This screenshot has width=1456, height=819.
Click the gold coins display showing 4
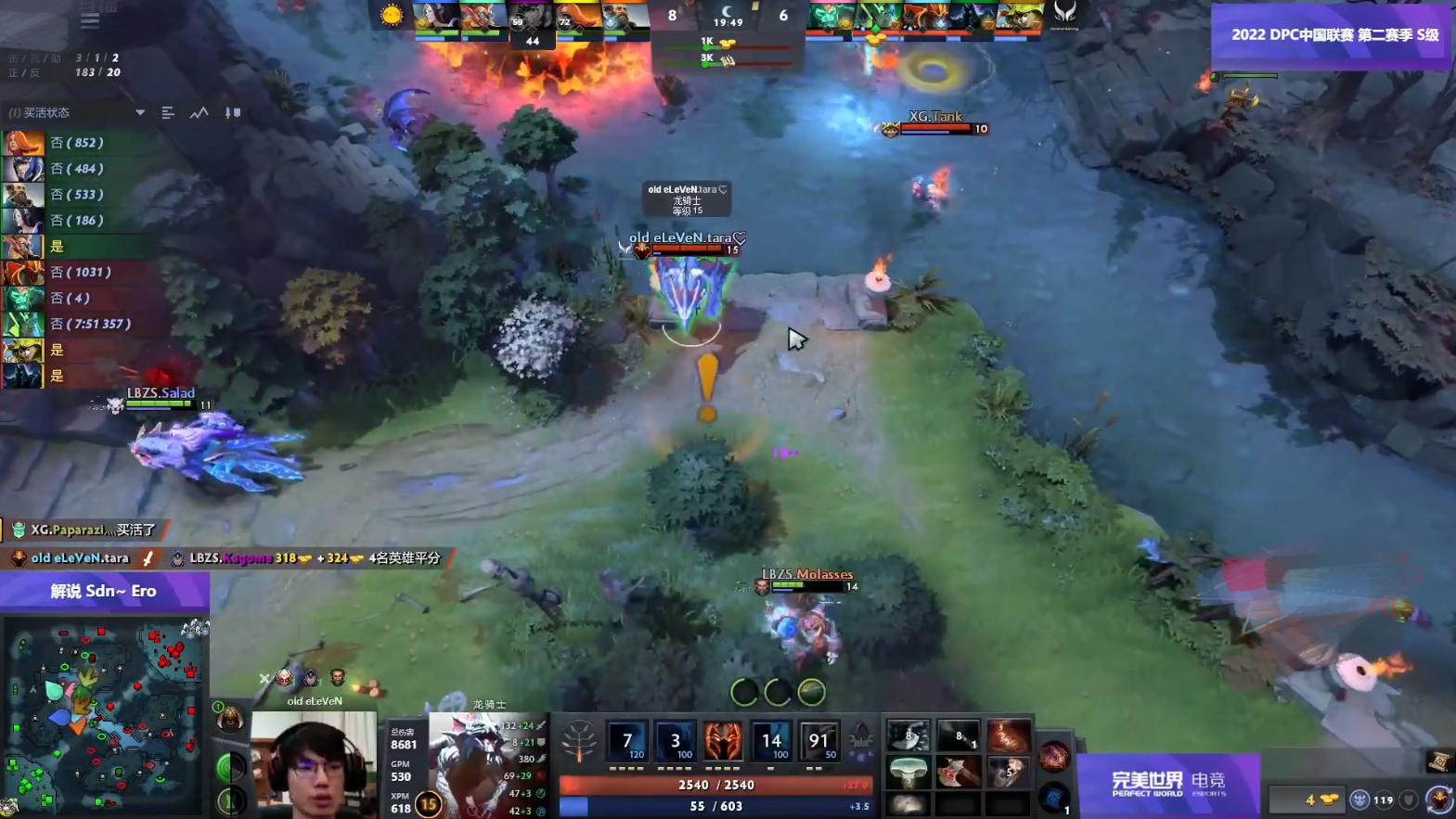1308,798
